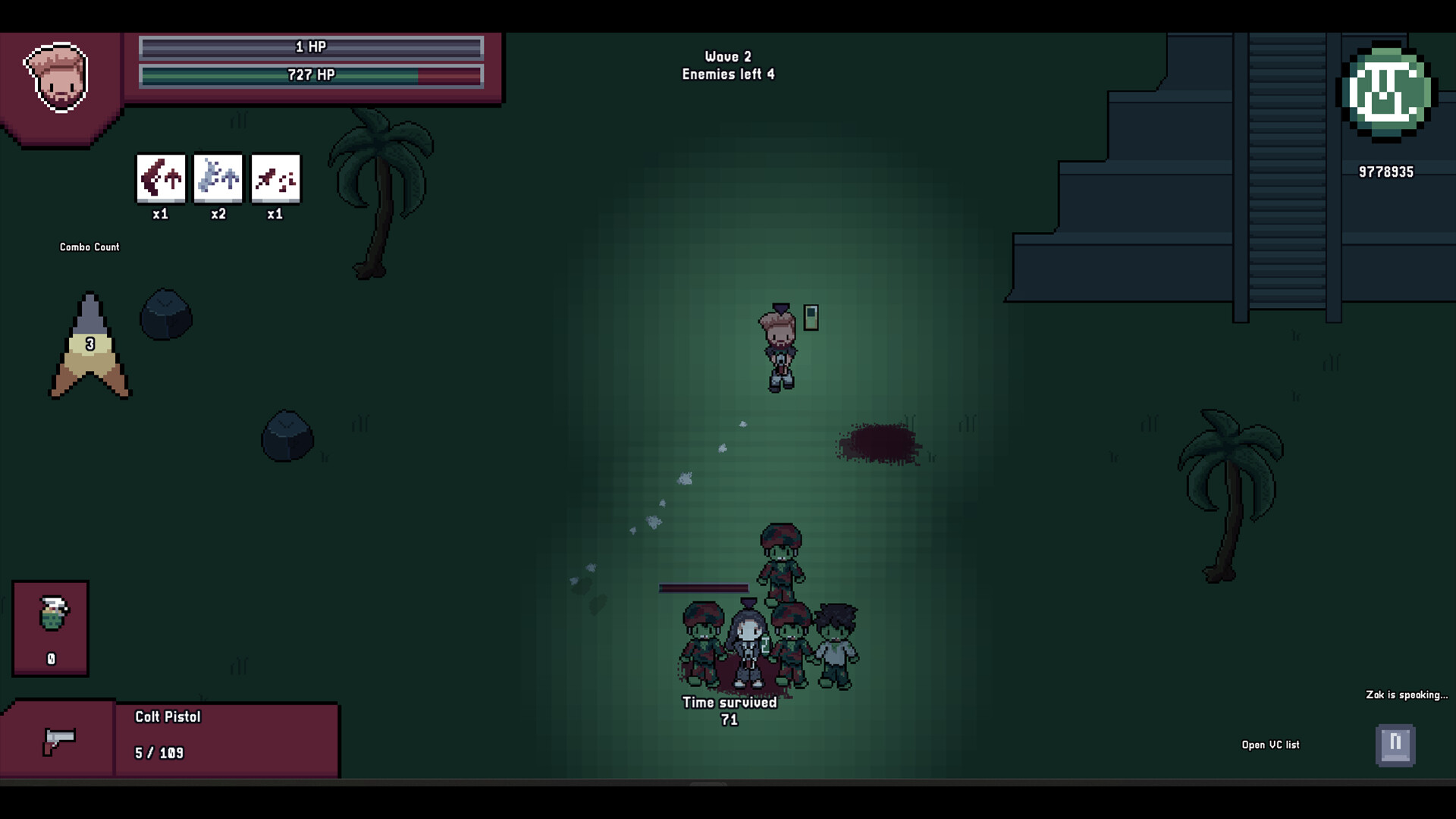Select the third red shard item marked x1
This screenshot has height=819, width=1456.
tap(275, 178)
